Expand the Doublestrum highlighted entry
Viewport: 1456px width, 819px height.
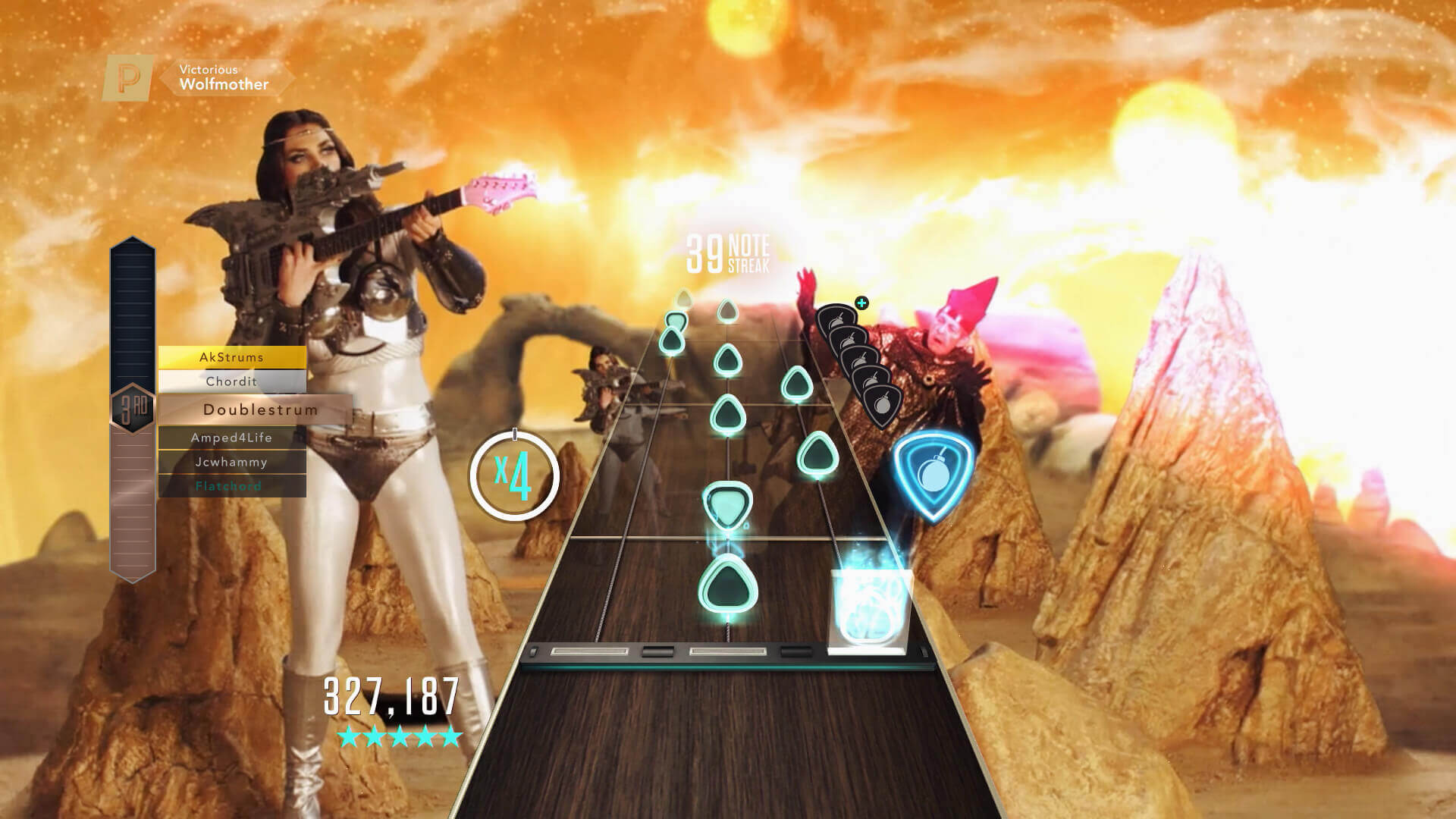pyautogui.click(x=260, y=409)
